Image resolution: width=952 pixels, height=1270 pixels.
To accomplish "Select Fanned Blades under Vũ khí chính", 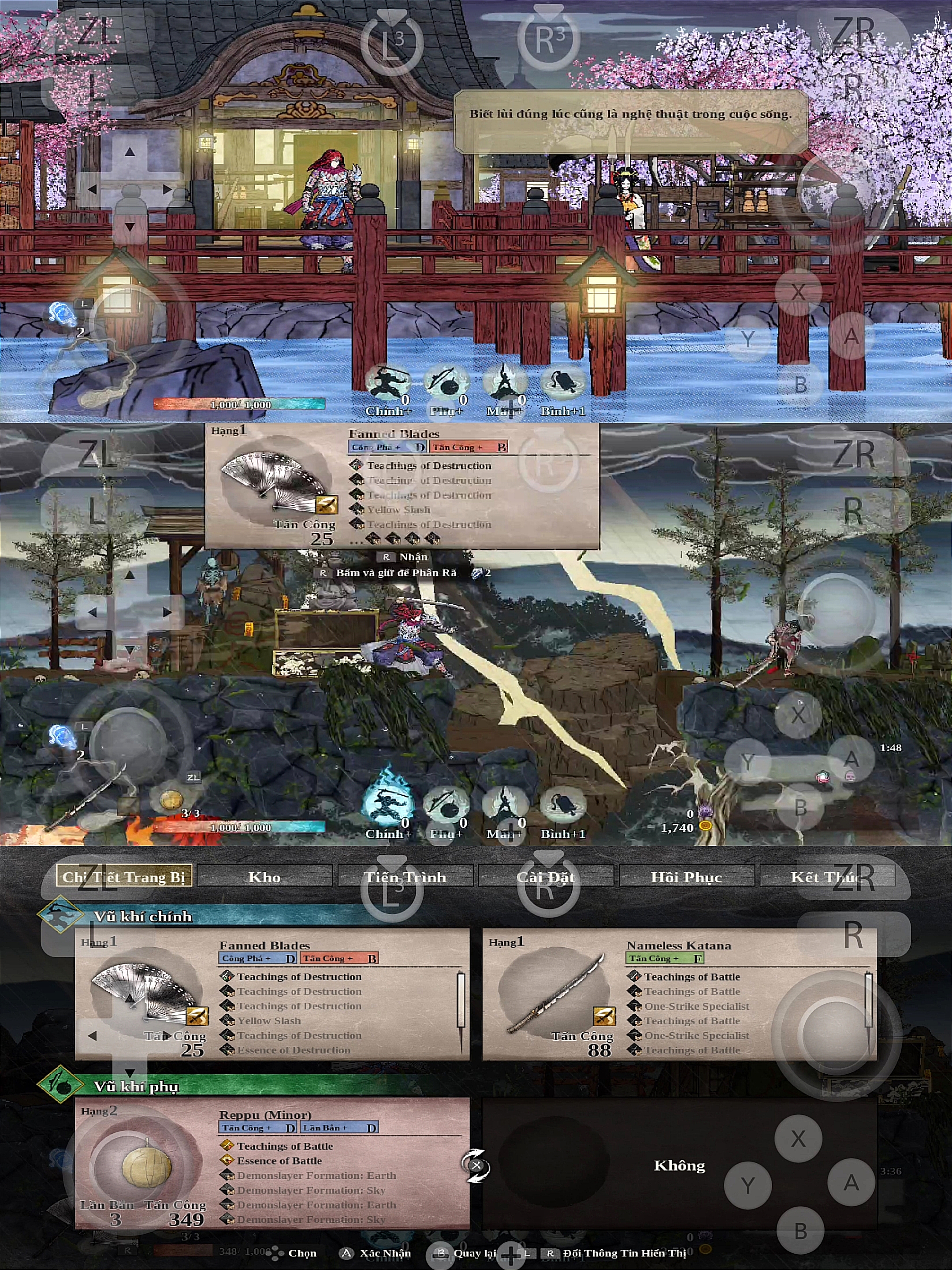I will [272, 995].
